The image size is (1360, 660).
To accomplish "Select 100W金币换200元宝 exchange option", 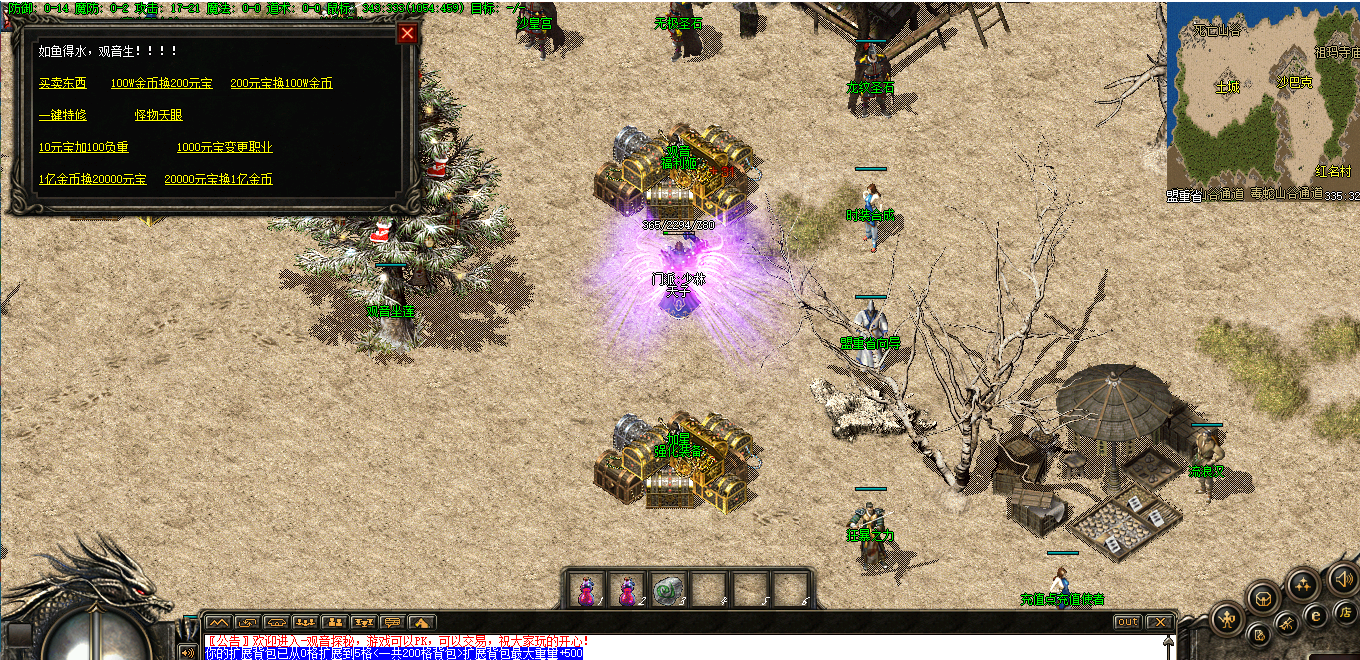I will [161, 84].
